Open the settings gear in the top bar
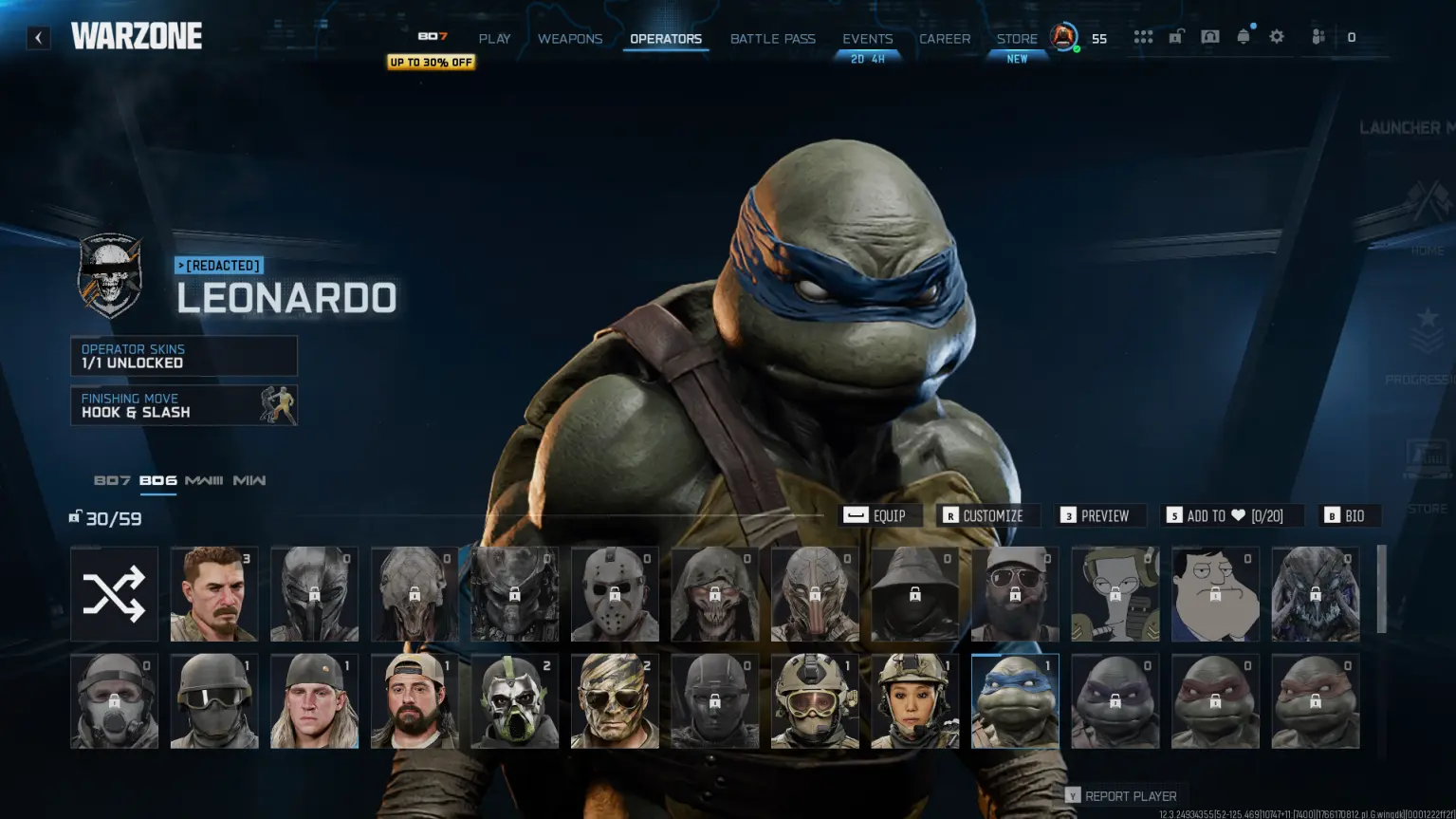The width and height of the screenshot is (1456, 819). [x=1276, y=36]
